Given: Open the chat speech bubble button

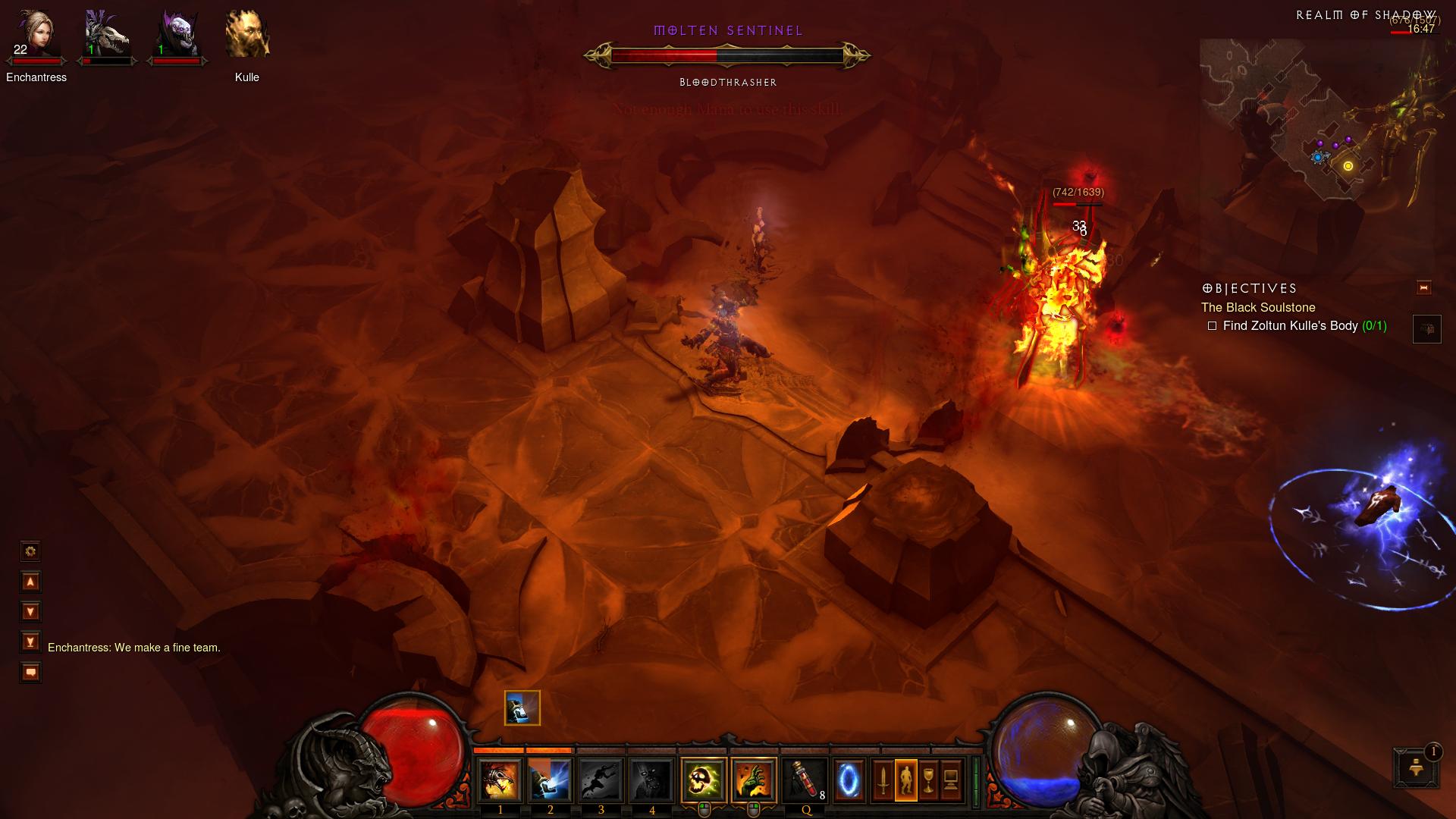Looking at the screenshot, I should (30, 673).
